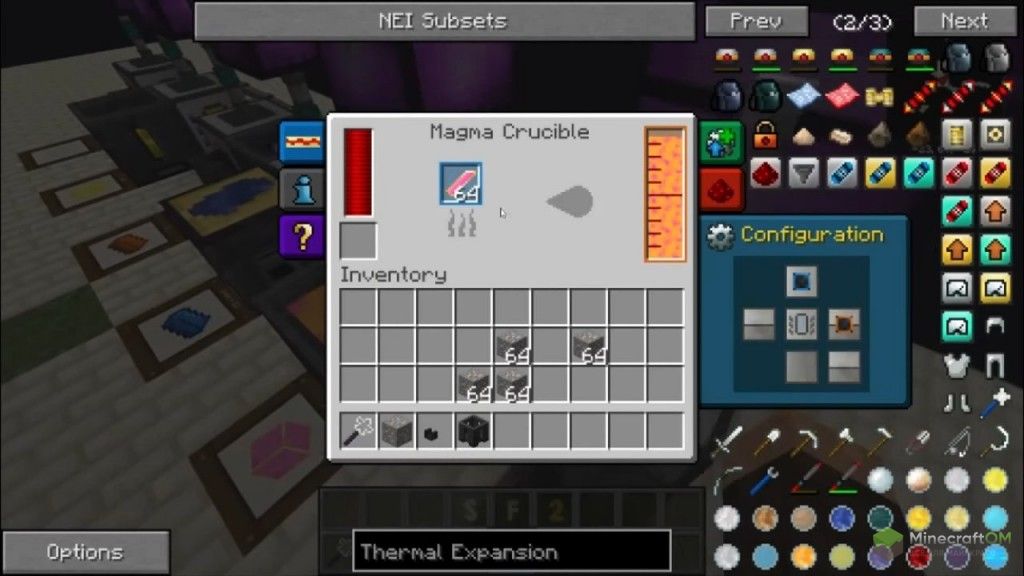This screenshot has height=576, width=1024.
Task: Go to the previous NEI page
Action: 755,21
